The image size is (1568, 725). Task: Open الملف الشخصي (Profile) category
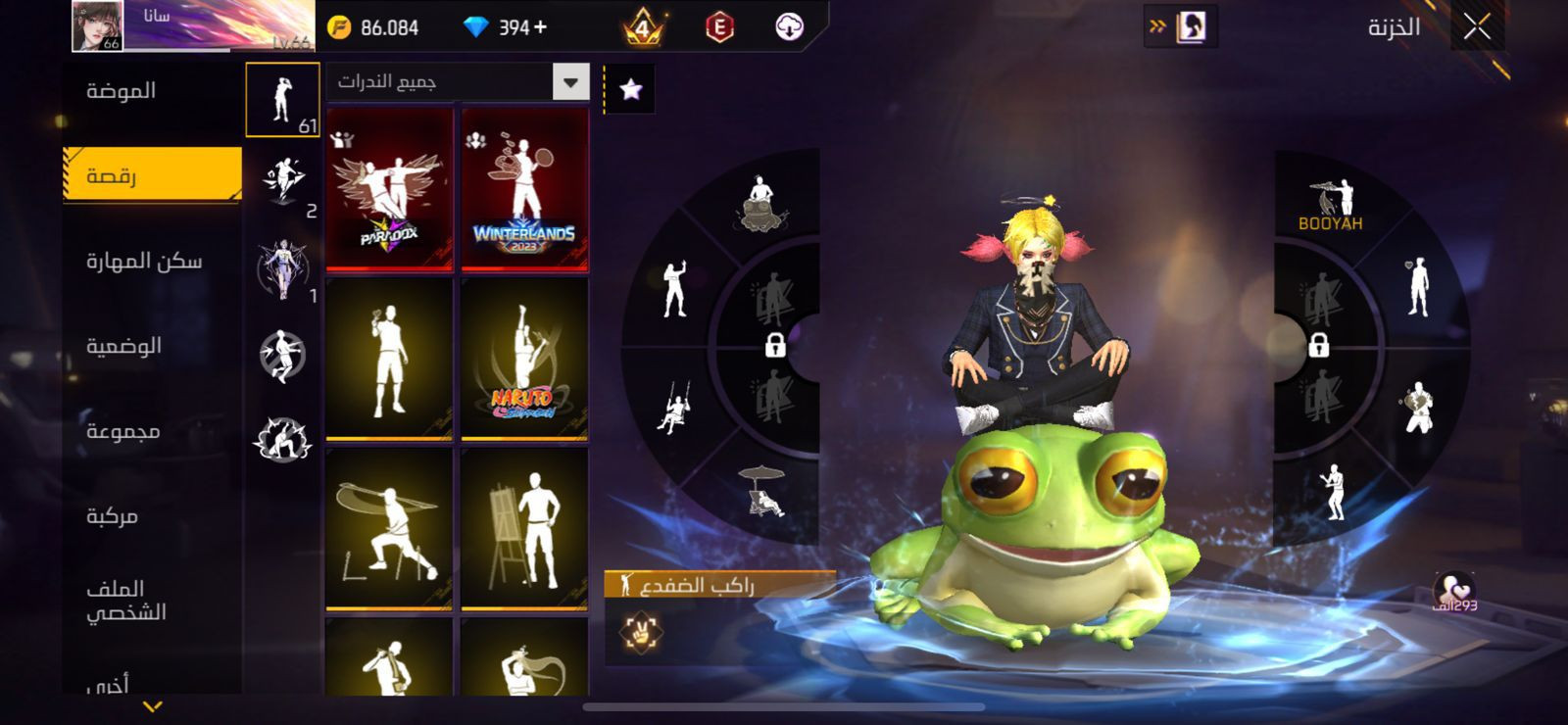(x=125, y=600)
